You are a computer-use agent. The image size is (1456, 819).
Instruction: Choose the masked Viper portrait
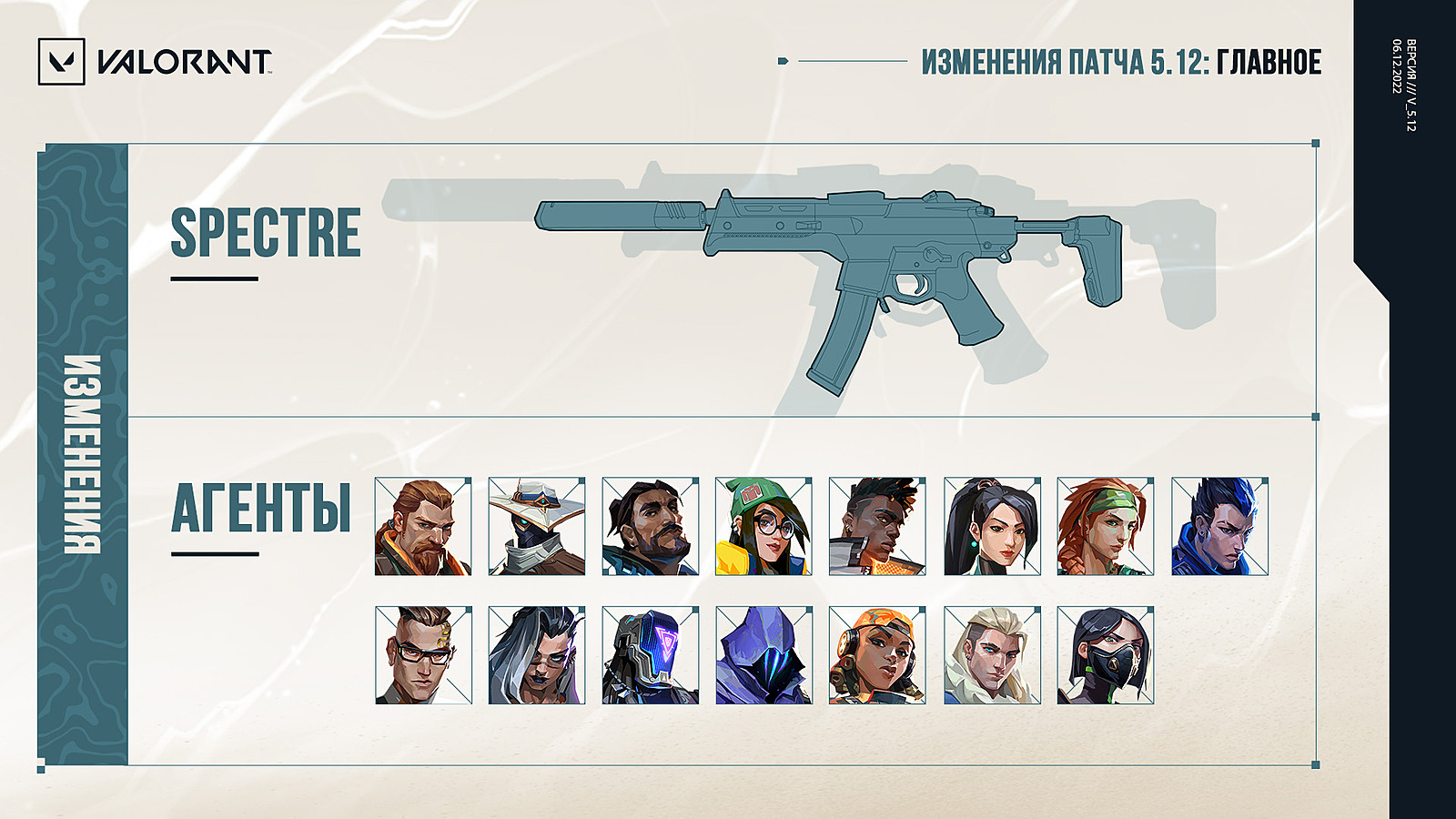1106,655
